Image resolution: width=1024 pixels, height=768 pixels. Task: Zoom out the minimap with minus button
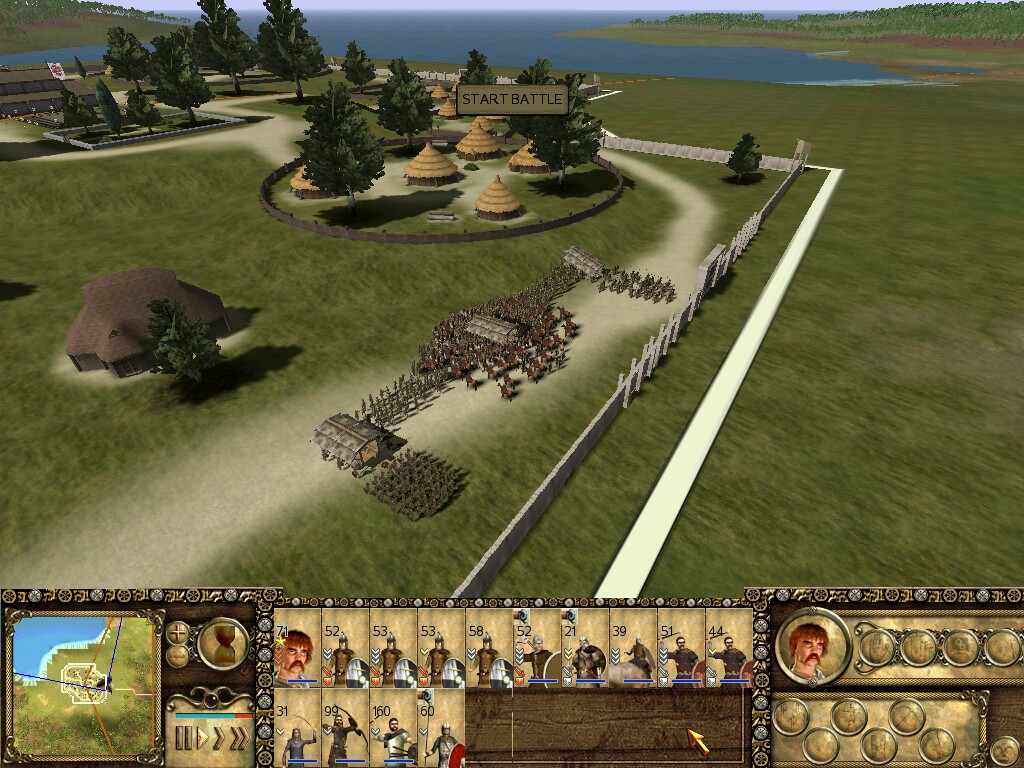178,656
